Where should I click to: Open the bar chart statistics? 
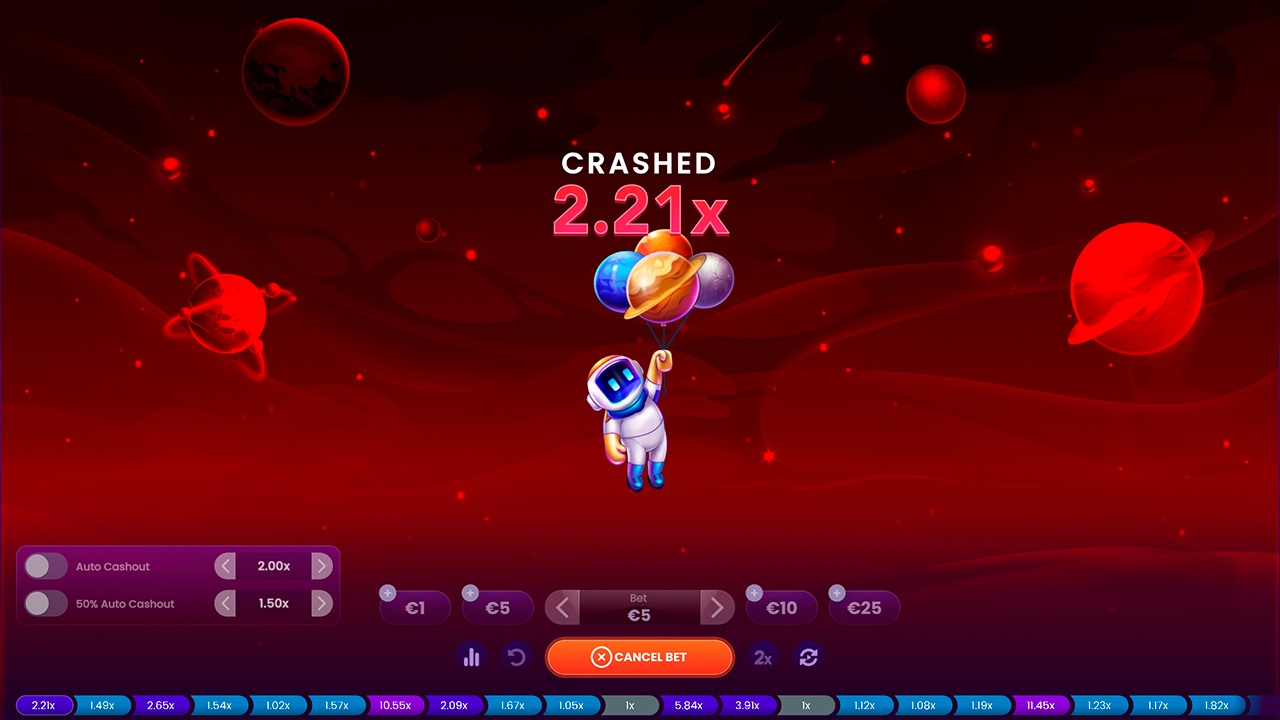click(x=471, y=657)
